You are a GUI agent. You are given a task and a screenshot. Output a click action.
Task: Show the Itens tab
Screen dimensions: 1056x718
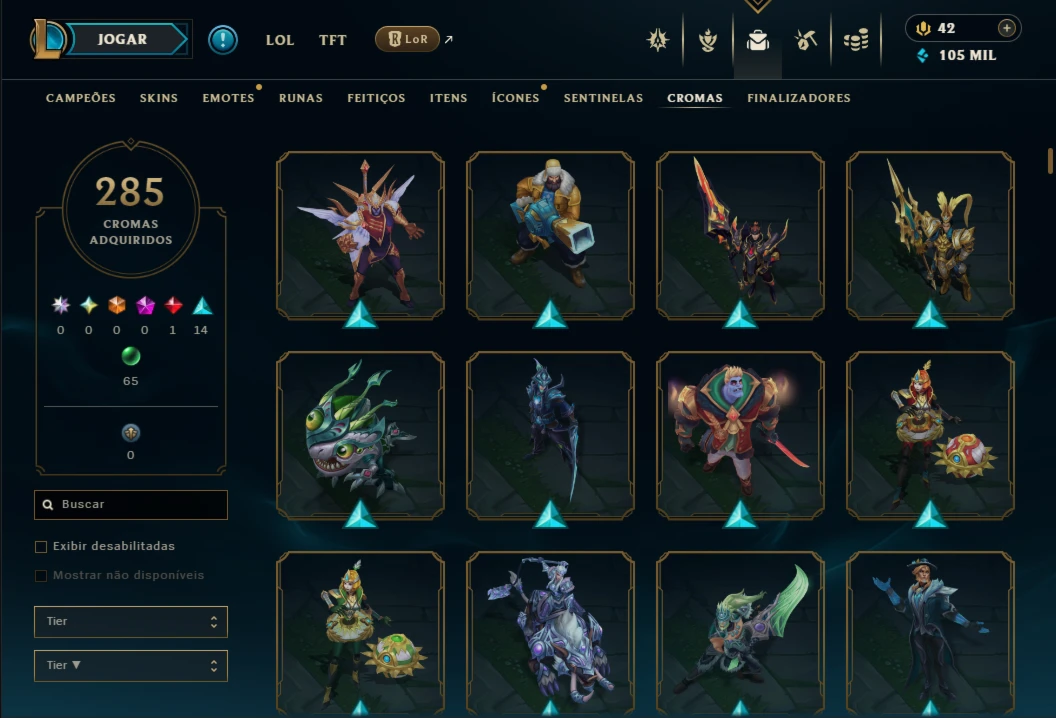[448, 98]
